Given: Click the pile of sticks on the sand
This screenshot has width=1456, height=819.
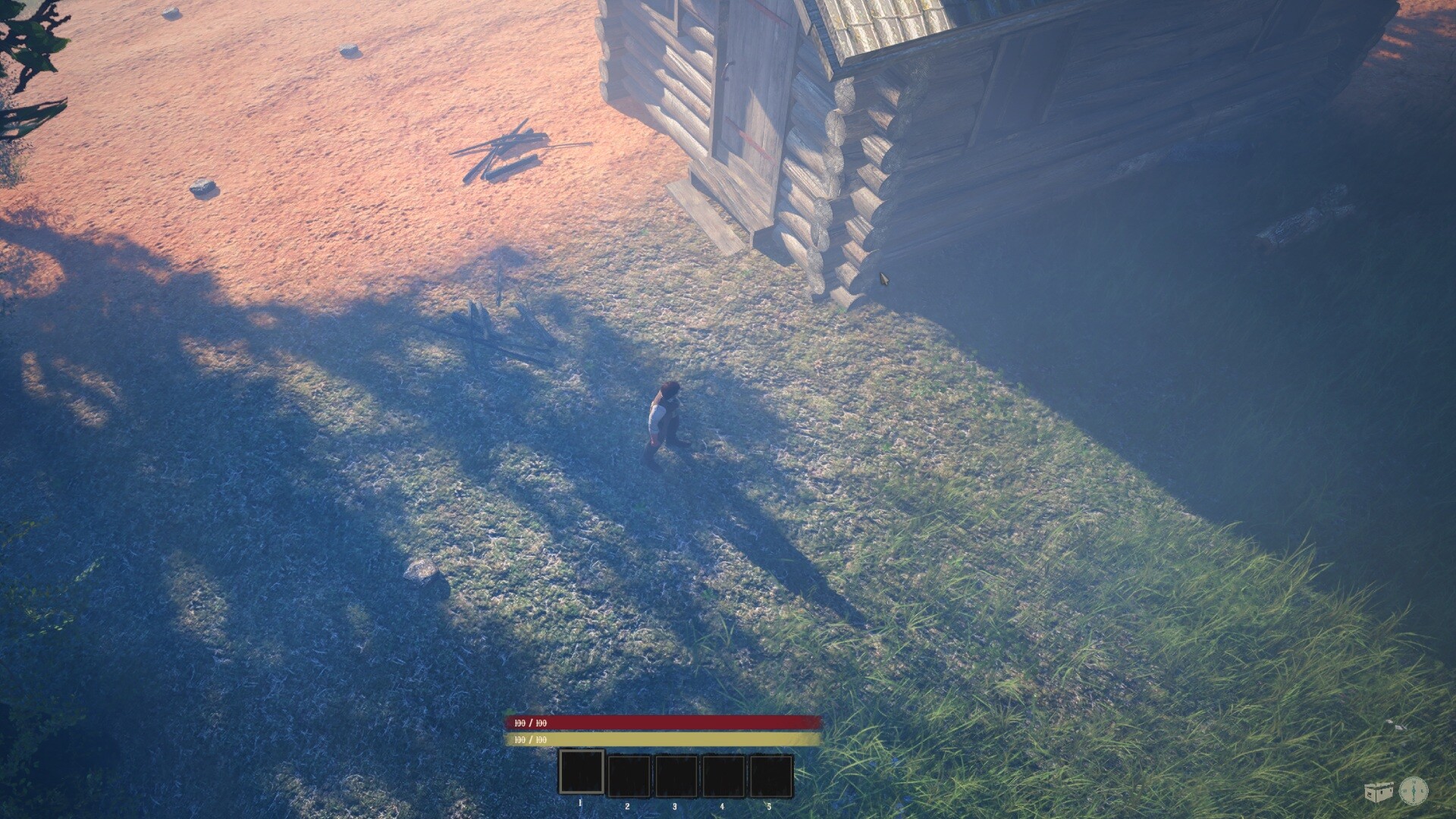Looking at the screenshot, I should 504,148.
